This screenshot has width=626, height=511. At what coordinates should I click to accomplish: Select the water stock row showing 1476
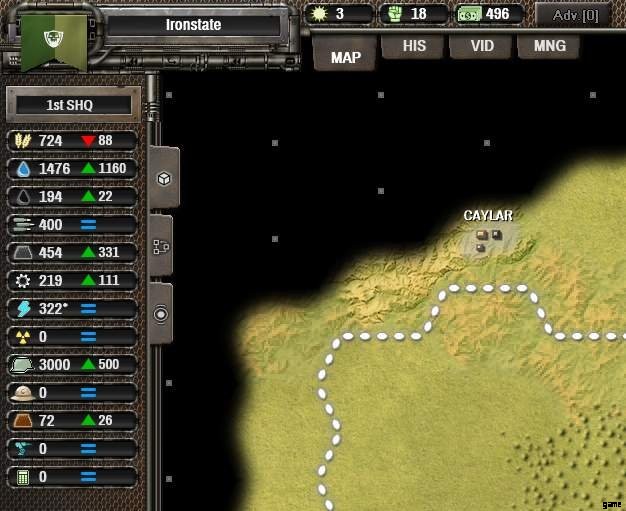74,169
